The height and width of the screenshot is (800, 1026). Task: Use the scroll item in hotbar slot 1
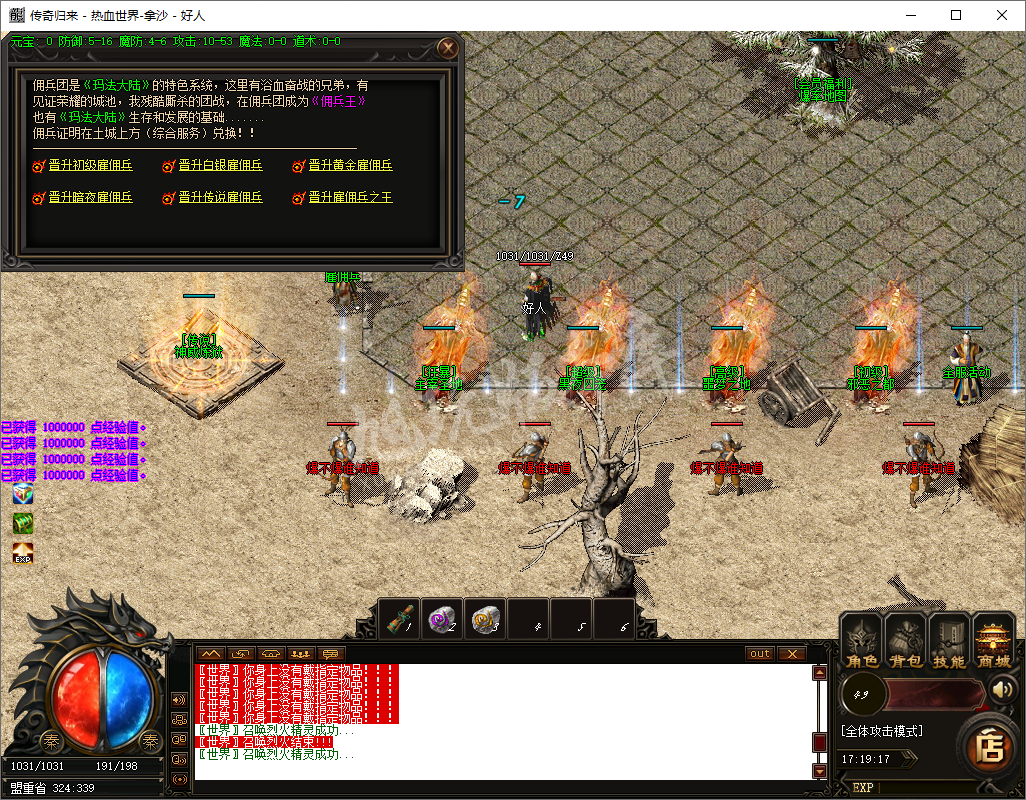point(400,618)
